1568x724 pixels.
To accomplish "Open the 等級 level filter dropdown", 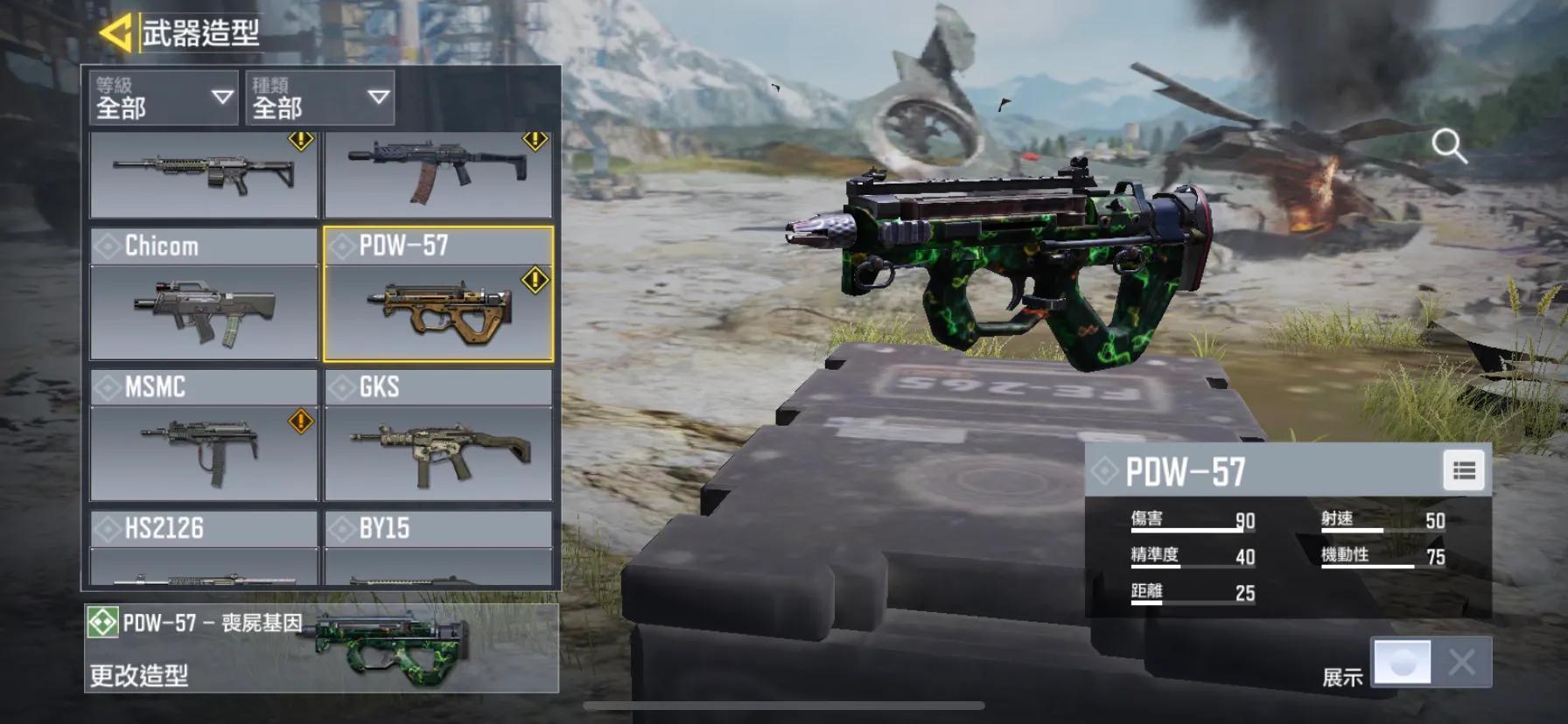I will point(163,97).
